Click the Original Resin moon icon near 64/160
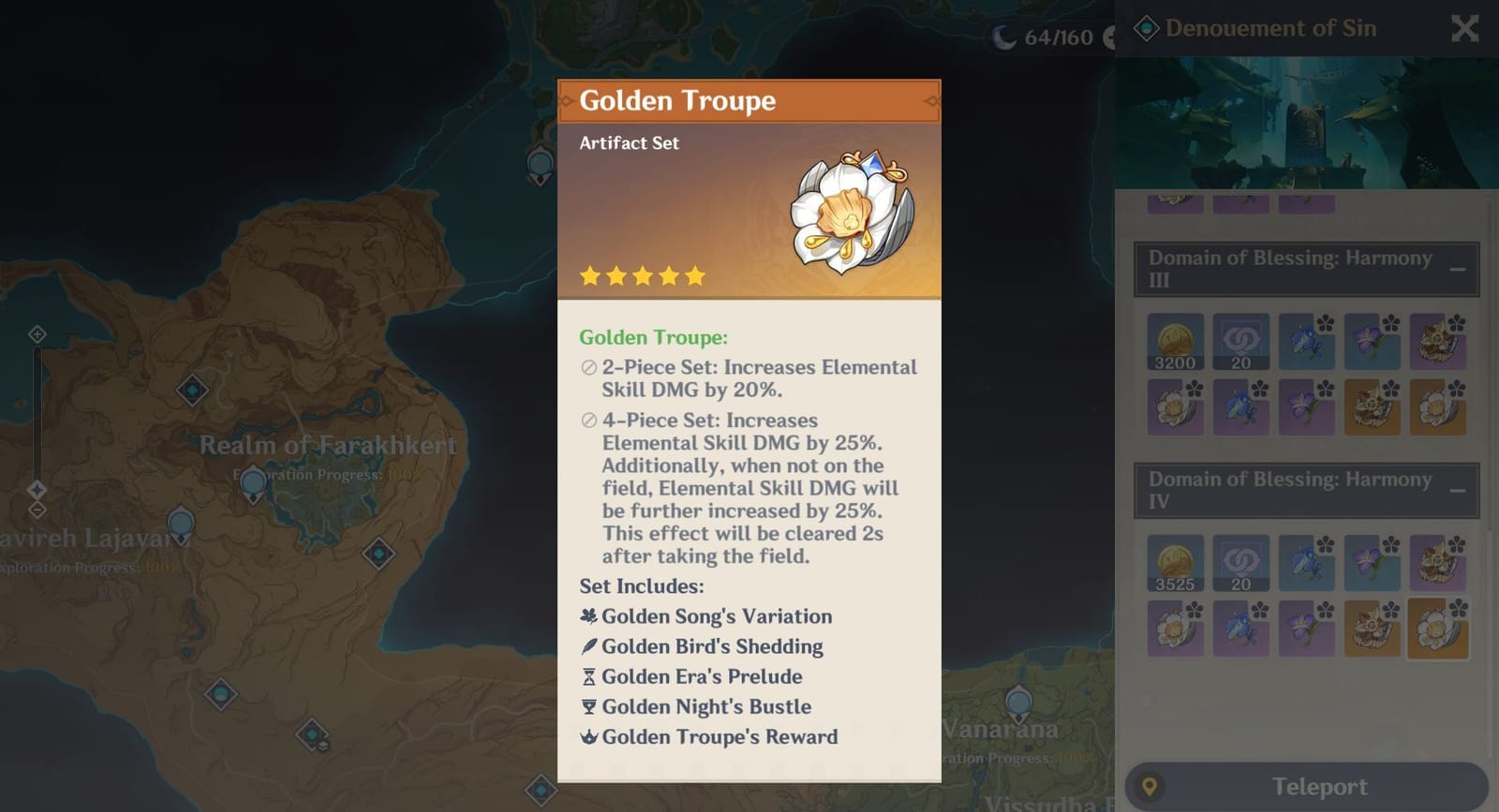 (1004, 37)
